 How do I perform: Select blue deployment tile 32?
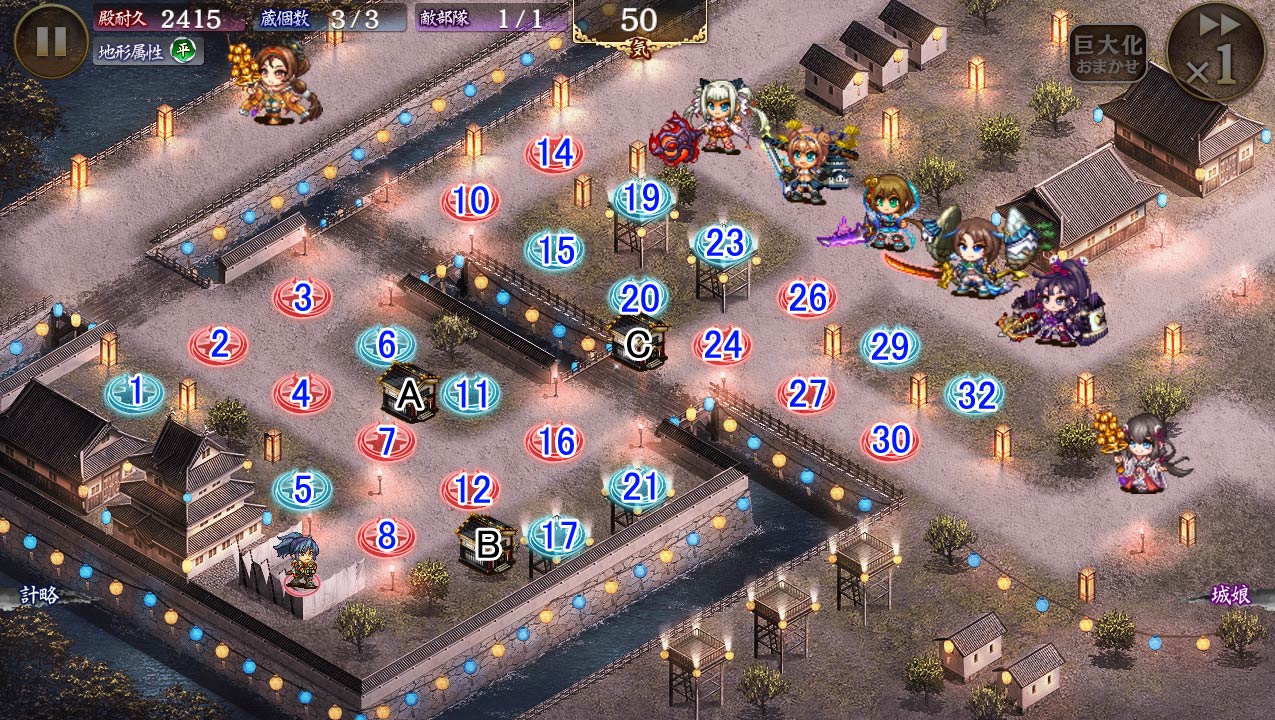975,395
